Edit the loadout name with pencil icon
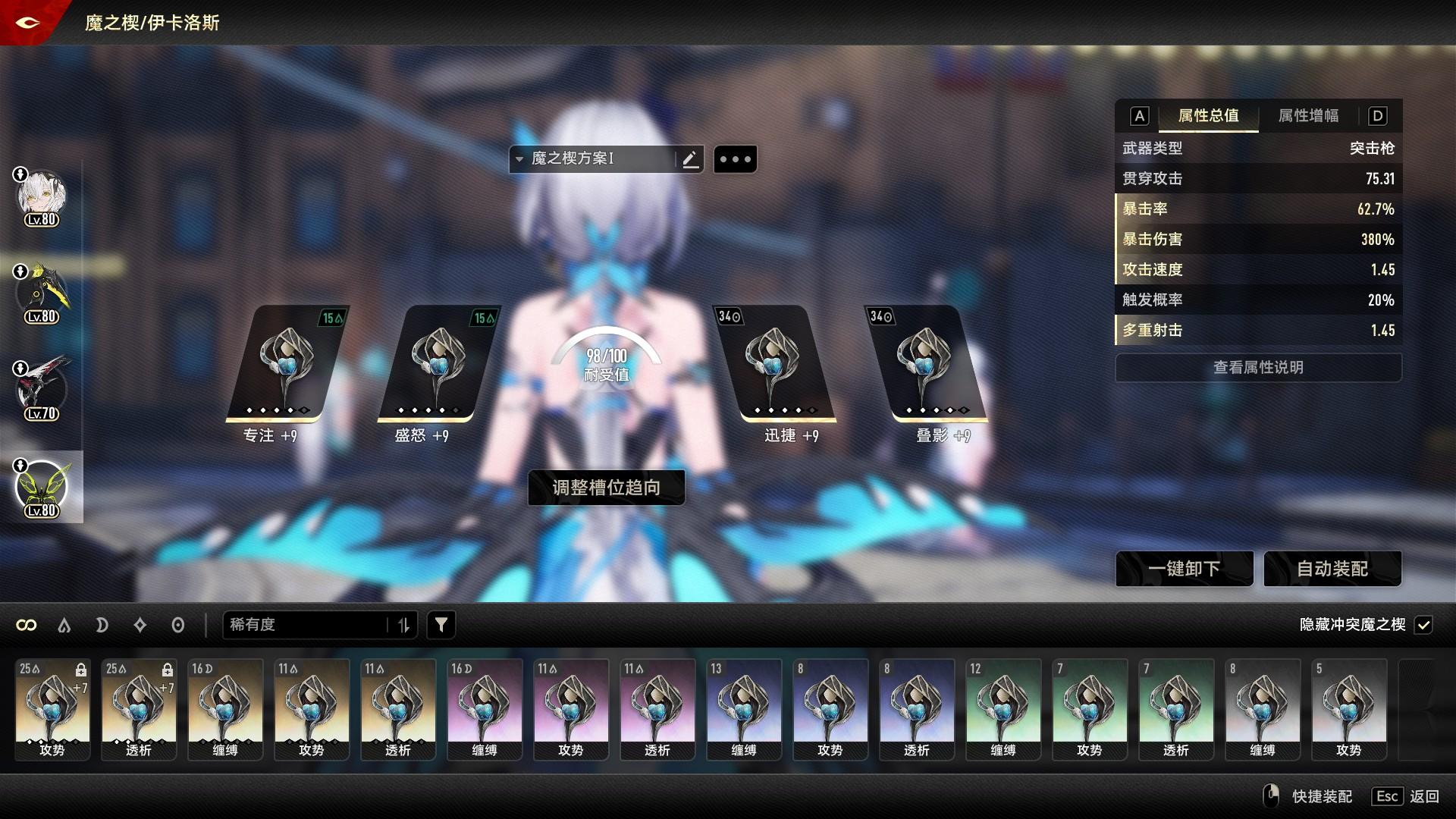This screenshot has width=1456, height=819. 690,159
